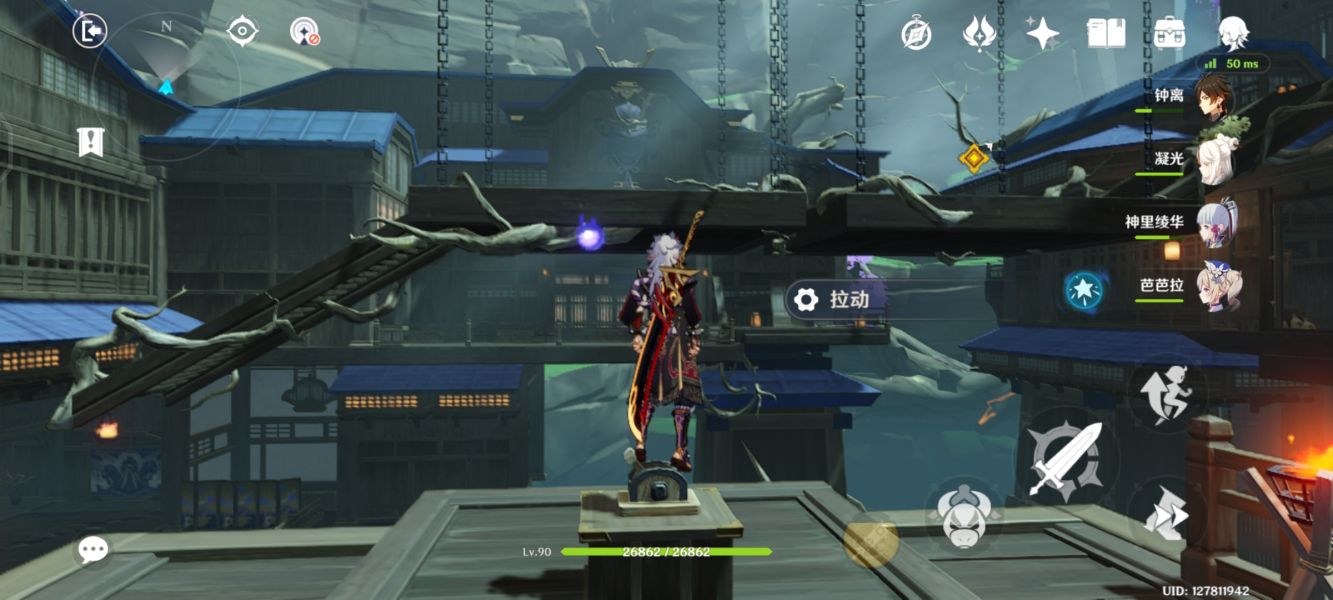The height and width of the screenshot is (600, 1333).
Task: Tap the exit door icon
Action: 90,32
